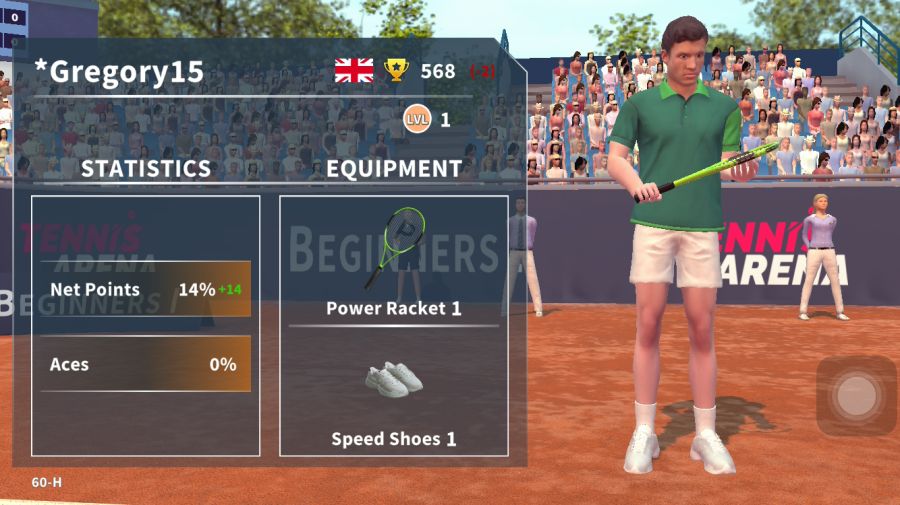Click the British flag icon

[354, 71]
